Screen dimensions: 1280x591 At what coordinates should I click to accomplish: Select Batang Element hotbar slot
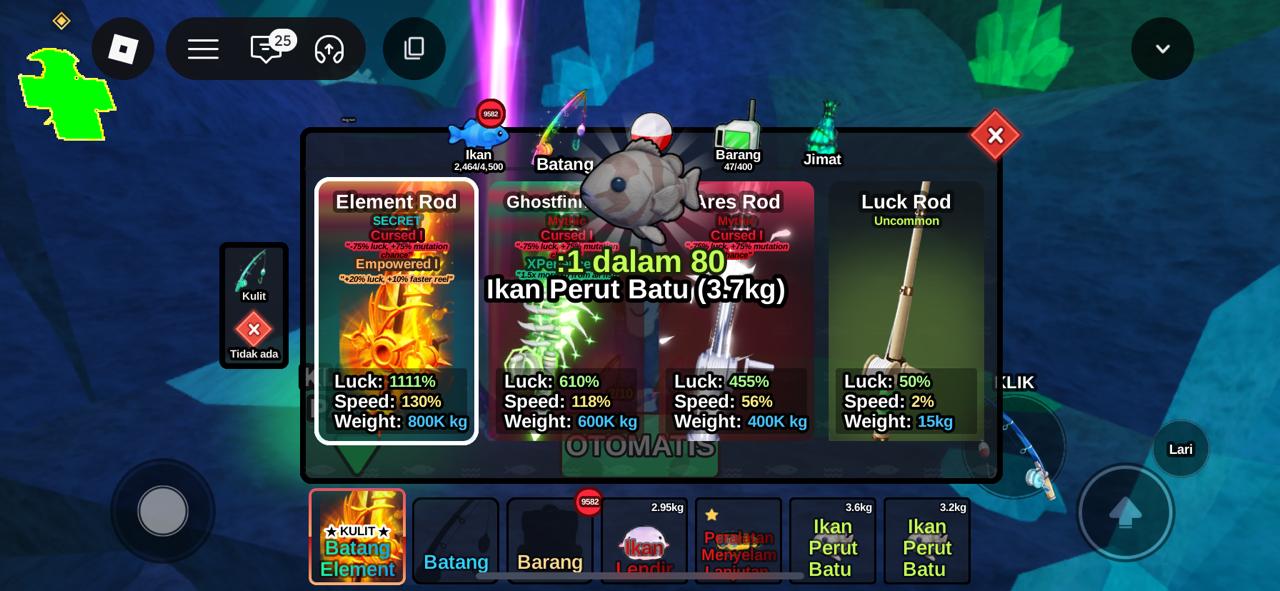point(357,537)
